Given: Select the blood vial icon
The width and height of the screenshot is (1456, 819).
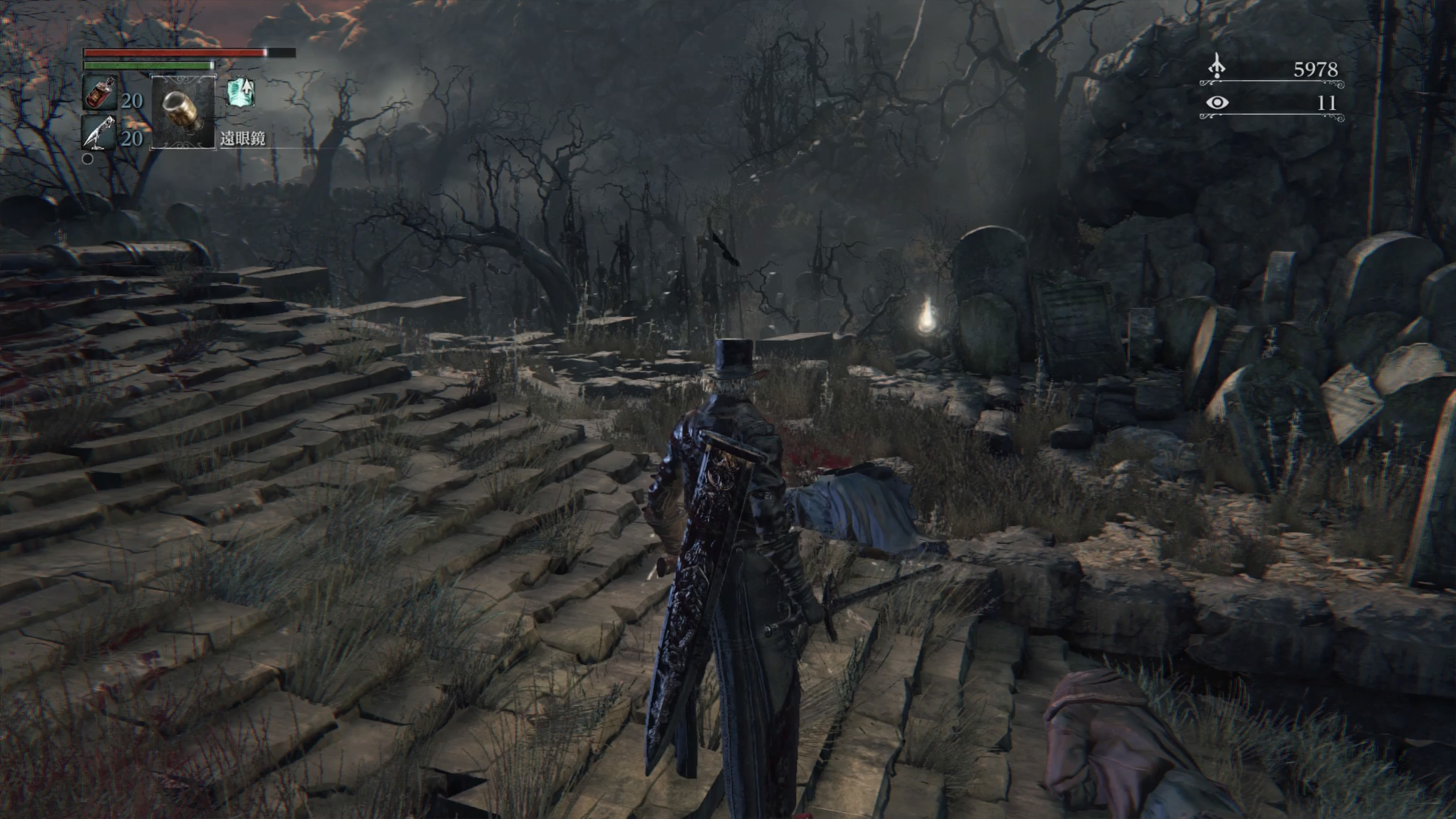Looking at the screenshot, I should tap(100, 93).
